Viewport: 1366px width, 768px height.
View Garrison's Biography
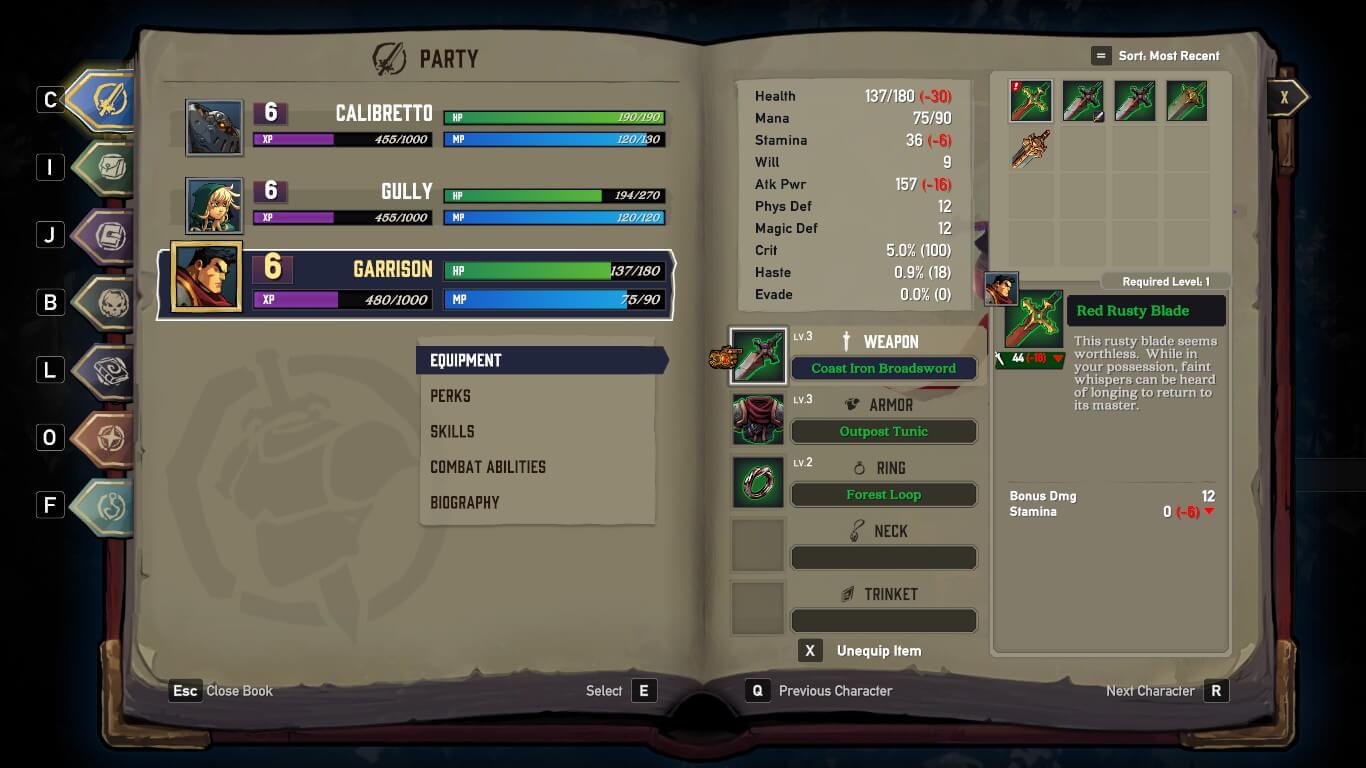point(464,502)
